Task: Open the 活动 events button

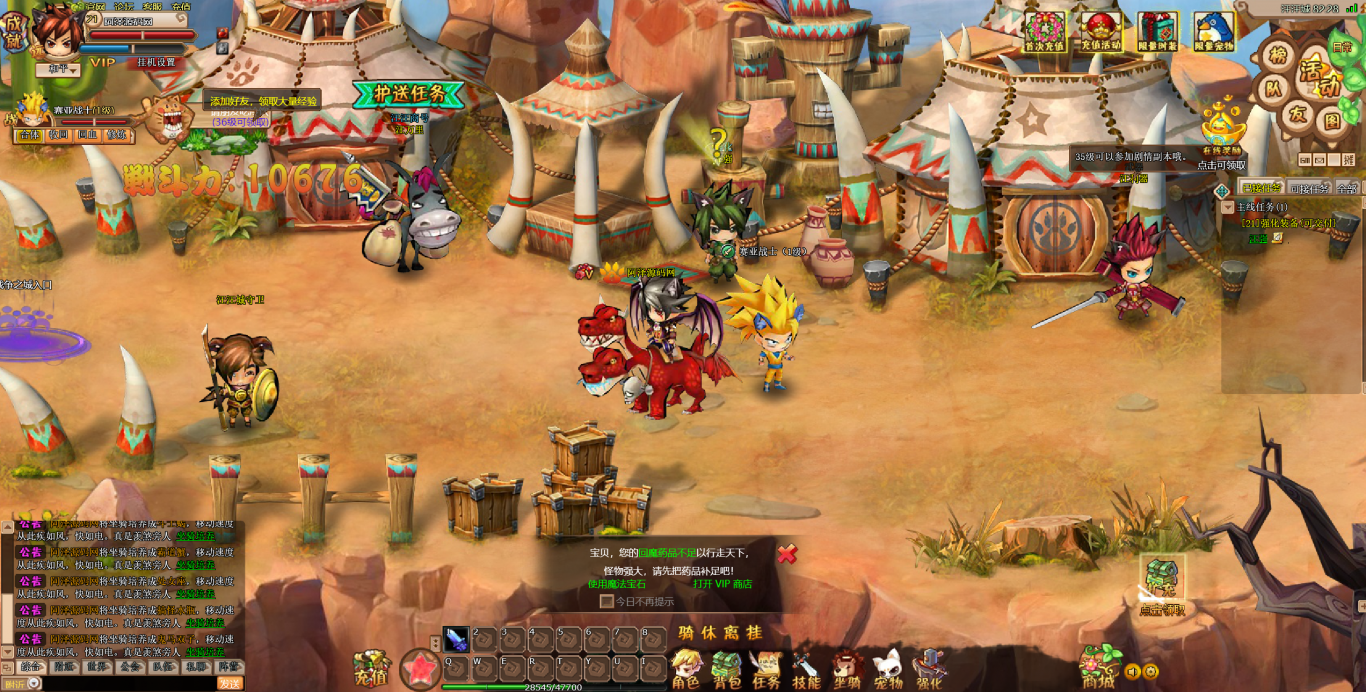Action: 1318,78
